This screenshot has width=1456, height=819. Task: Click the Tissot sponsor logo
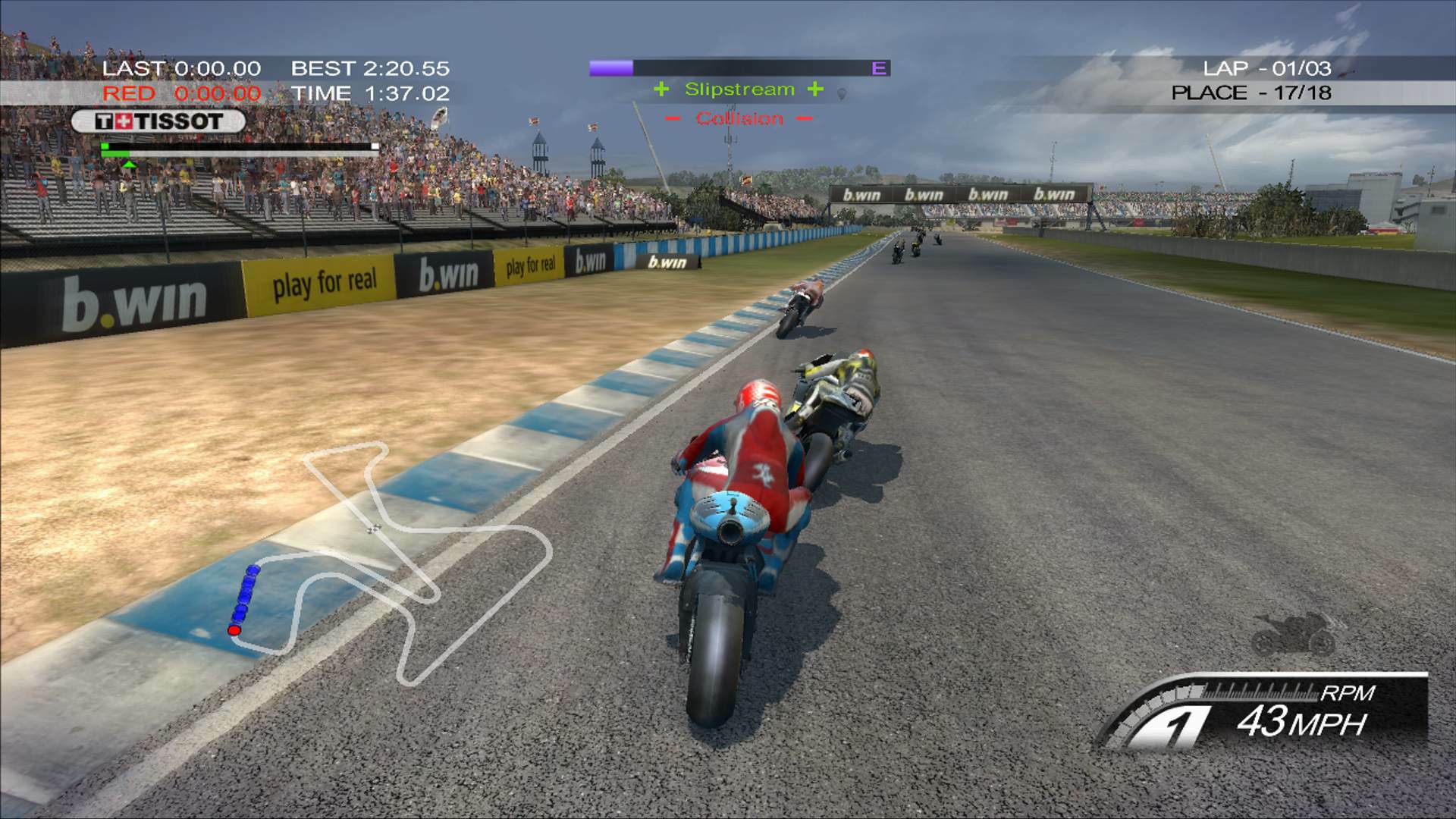click(x=157, y=119)
